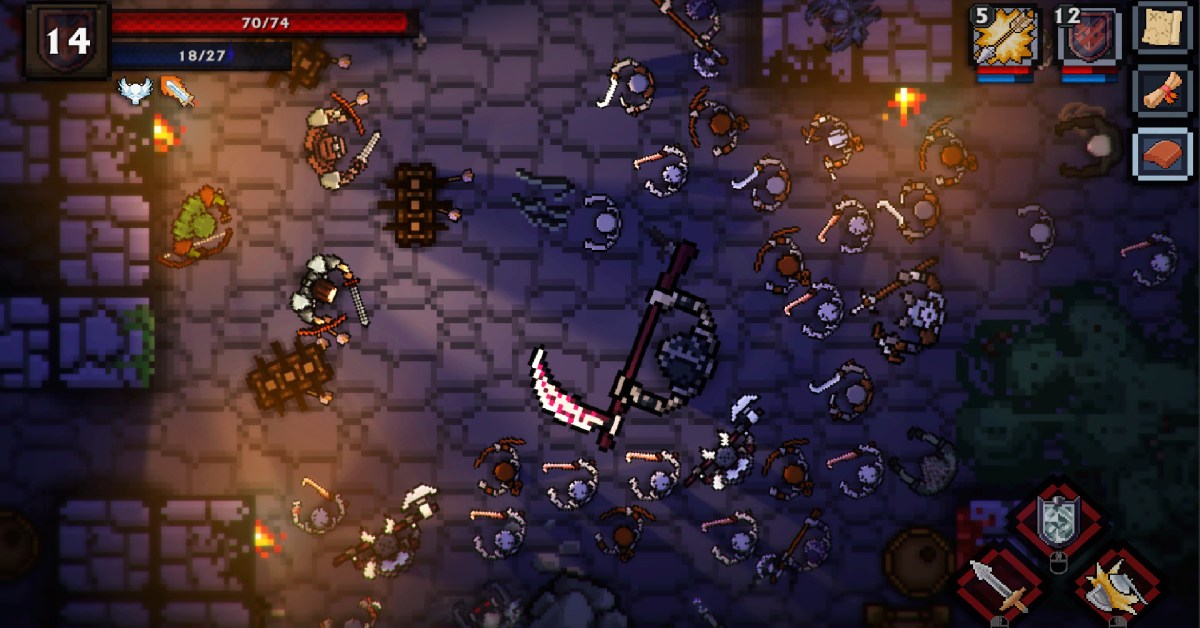Select the highlighted red leather item slot
Viewport: 1200px width, 628px height.
click(x=1161, y=153)
